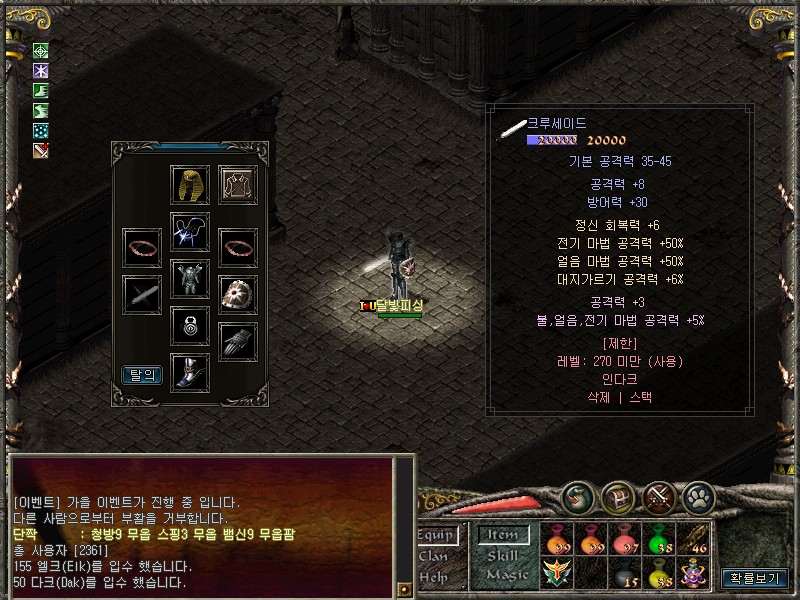Select the plate body armor slot
800x600 pixels.
pyautogui.click(x=190, y=278)
